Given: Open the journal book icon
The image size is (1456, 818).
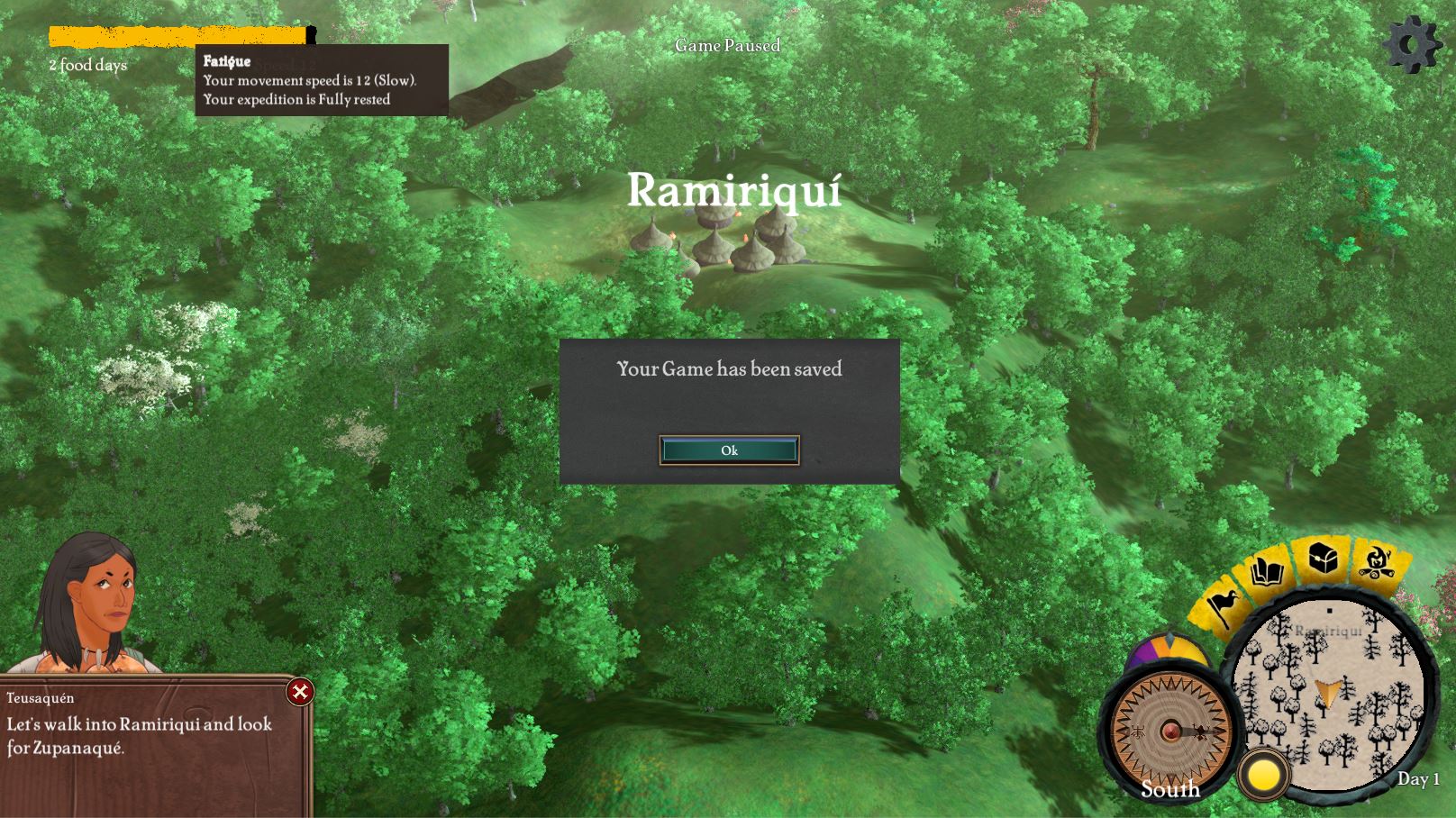Looking at the screenshot, I should [1268, 572].
